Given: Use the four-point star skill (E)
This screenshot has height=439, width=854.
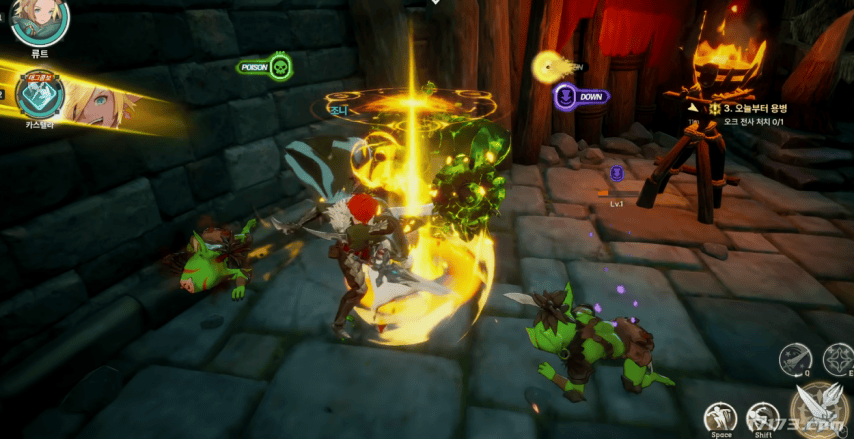Looking at the screenshot, I should point(838,357).
